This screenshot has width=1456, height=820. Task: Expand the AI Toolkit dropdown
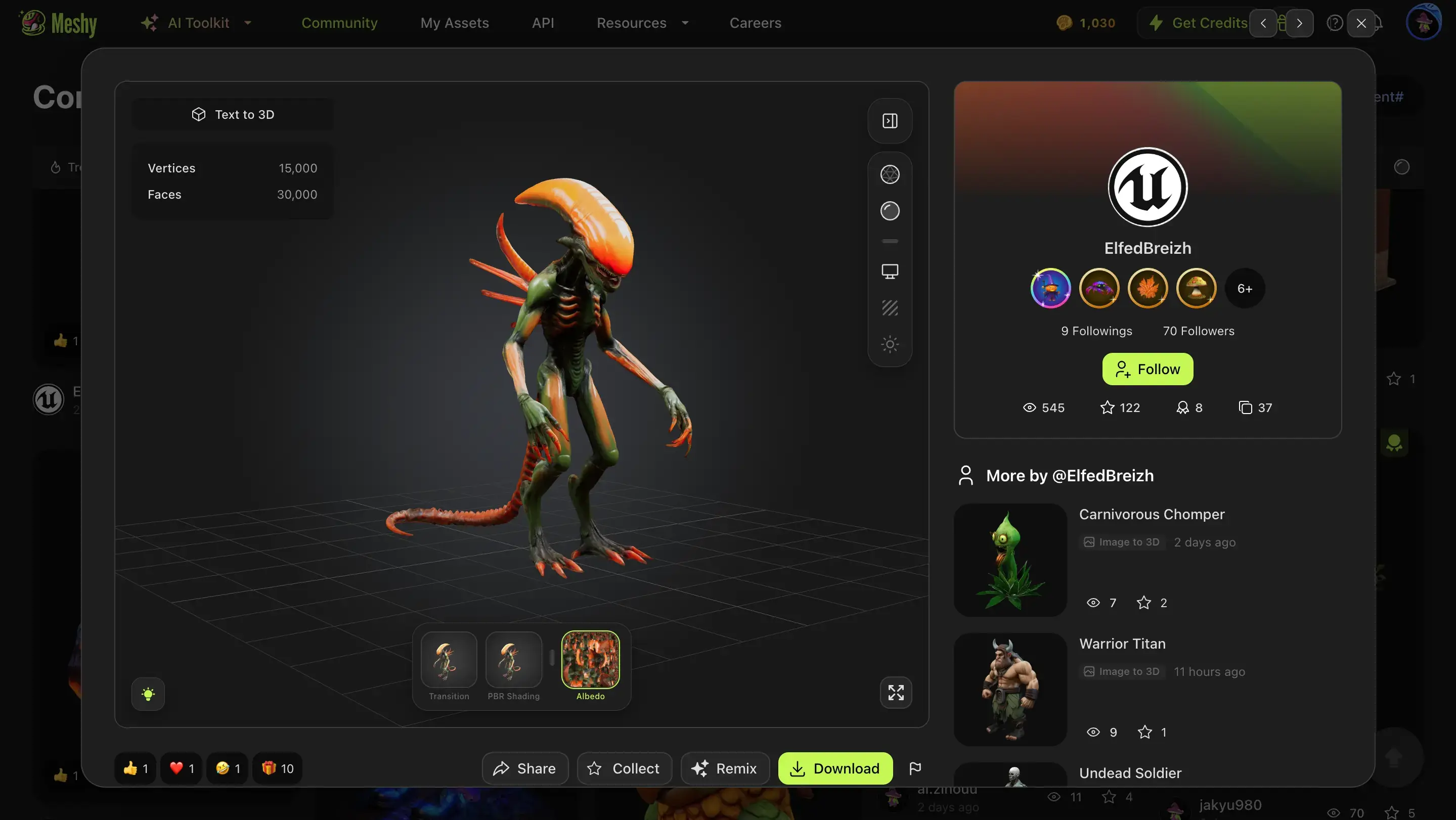tap(196, 23)
